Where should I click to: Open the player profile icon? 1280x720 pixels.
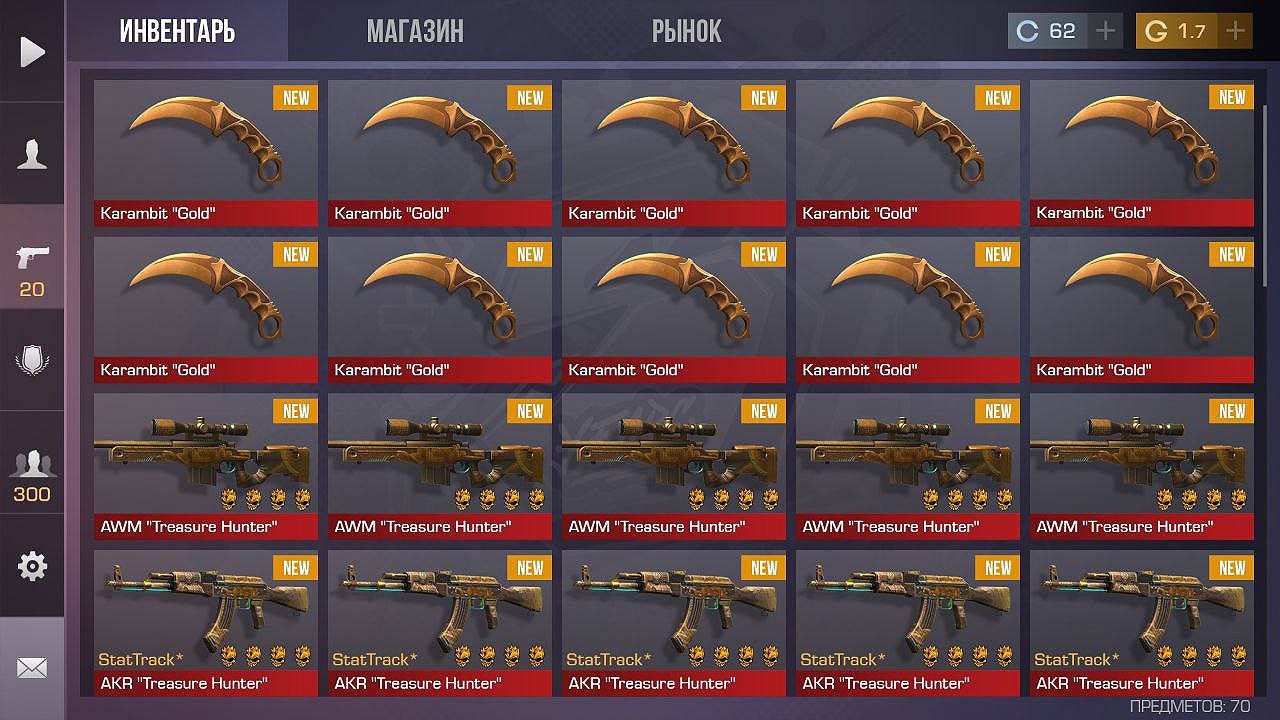(x=32, y=154)
